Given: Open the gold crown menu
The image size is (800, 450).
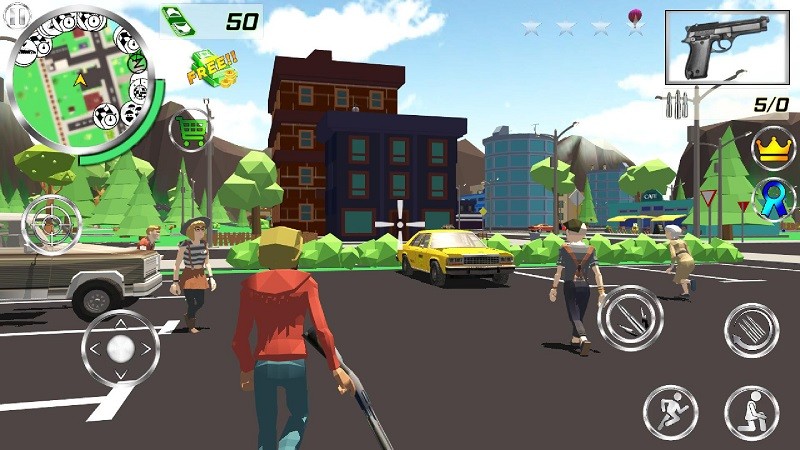Looking at the screenshot, I should point(772,146).
